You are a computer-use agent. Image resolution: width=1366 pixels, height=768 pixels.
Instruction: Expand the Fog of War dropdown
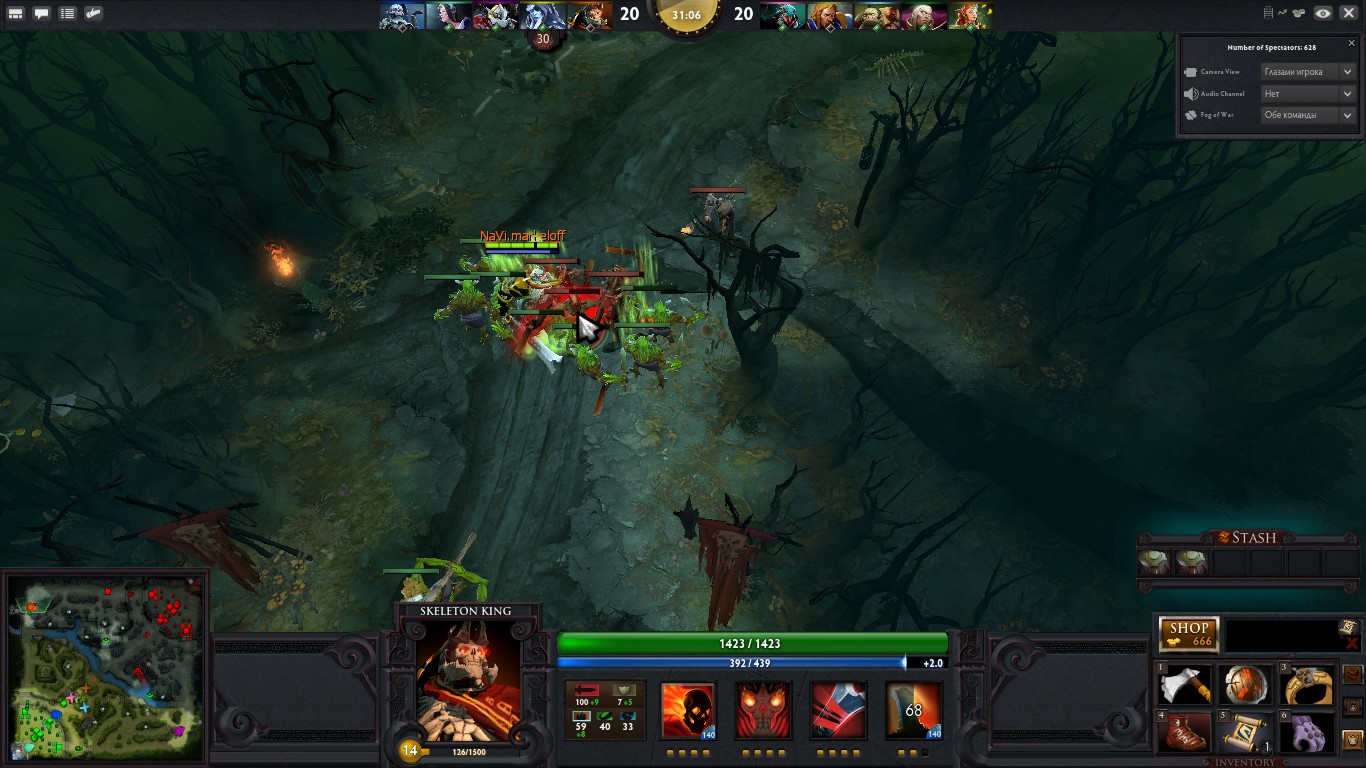pos(1307,115)
